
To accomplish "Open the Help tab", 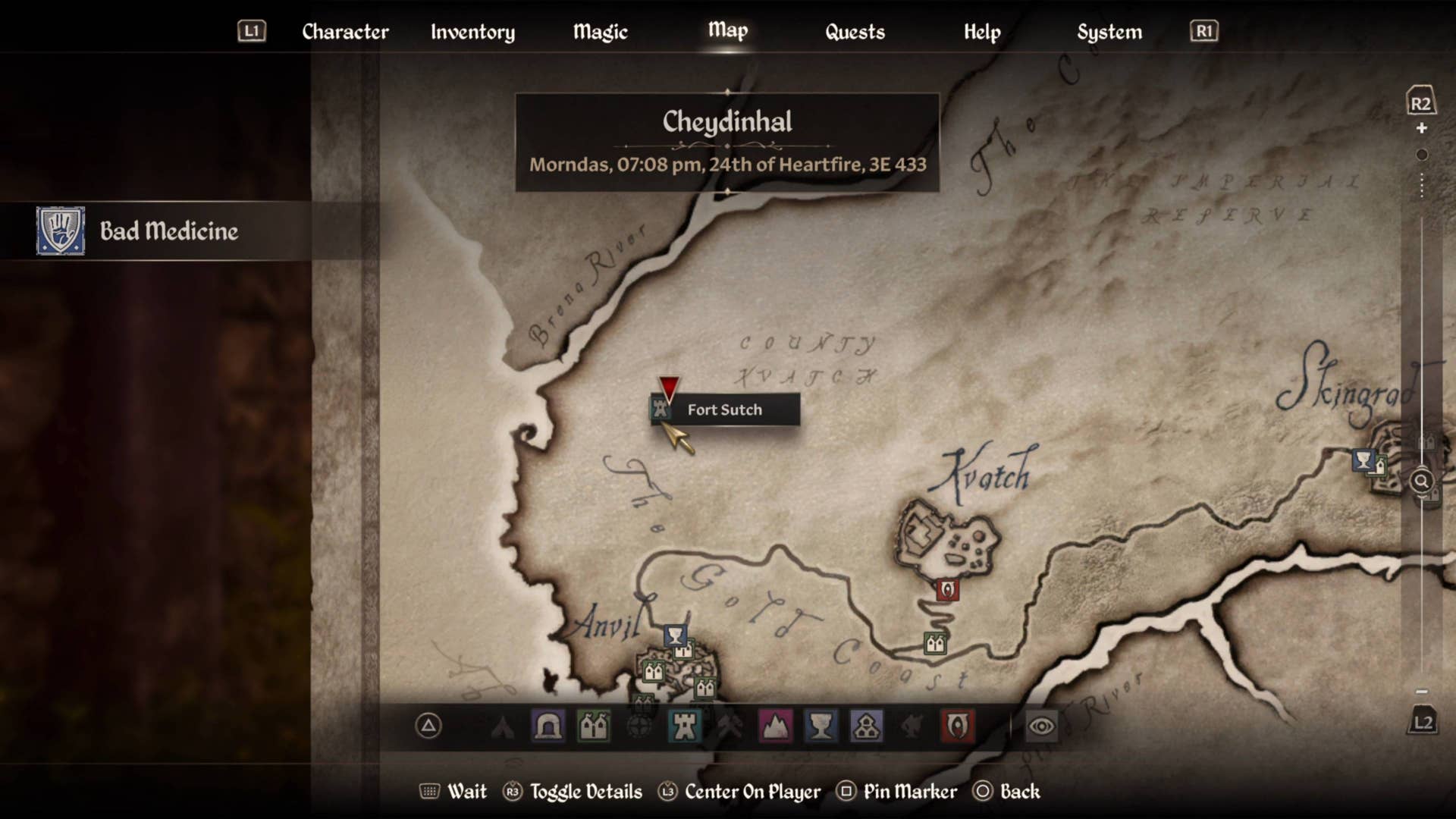I will point(982,32).
